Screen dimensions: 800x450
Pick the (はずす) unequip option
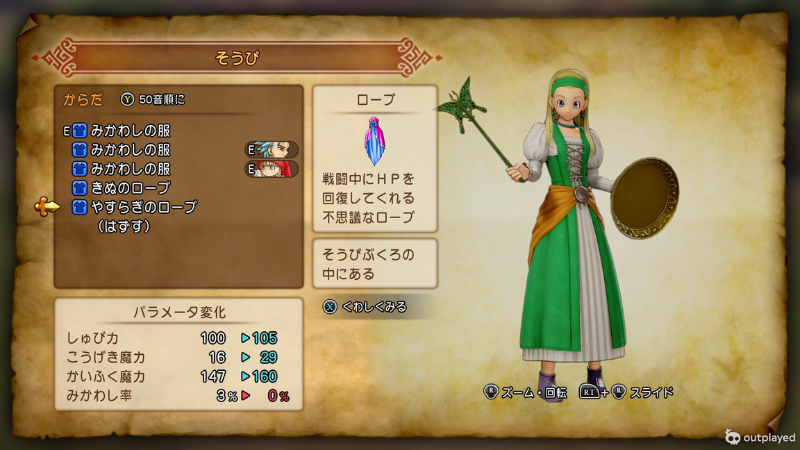coord(123,227)
